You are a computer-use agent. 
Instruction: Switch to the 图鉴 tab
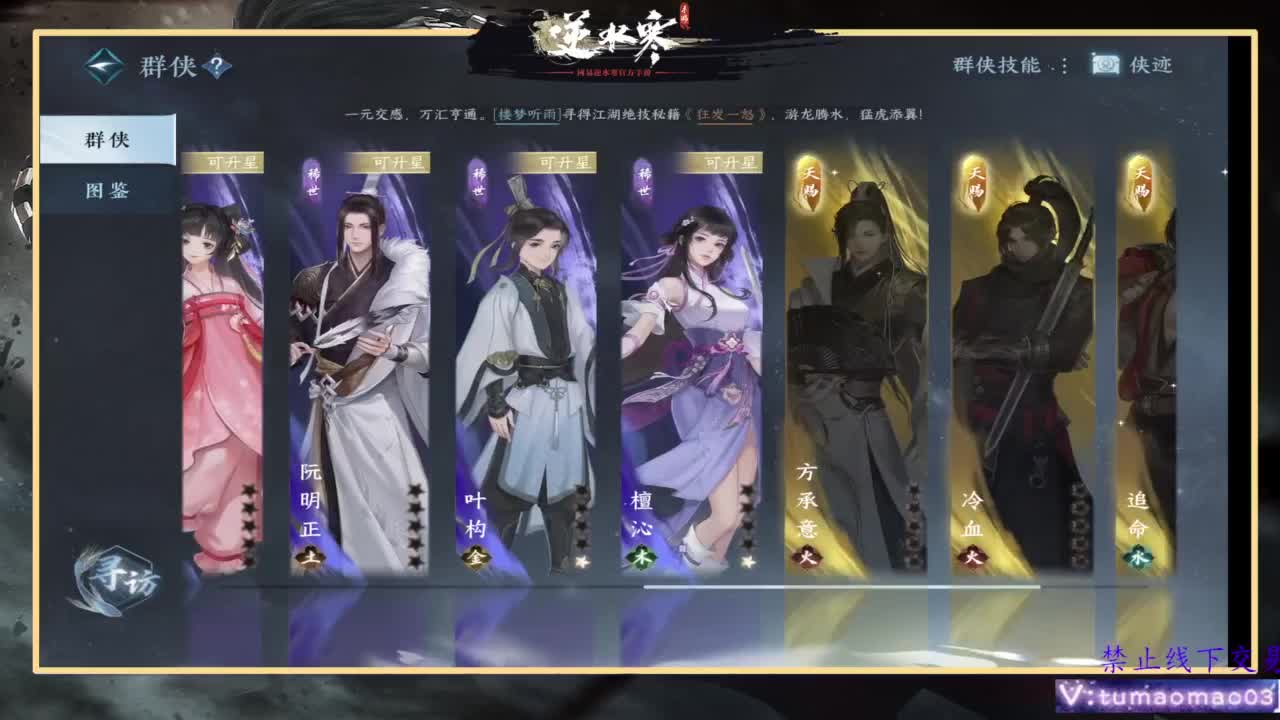tap(105, 190)
